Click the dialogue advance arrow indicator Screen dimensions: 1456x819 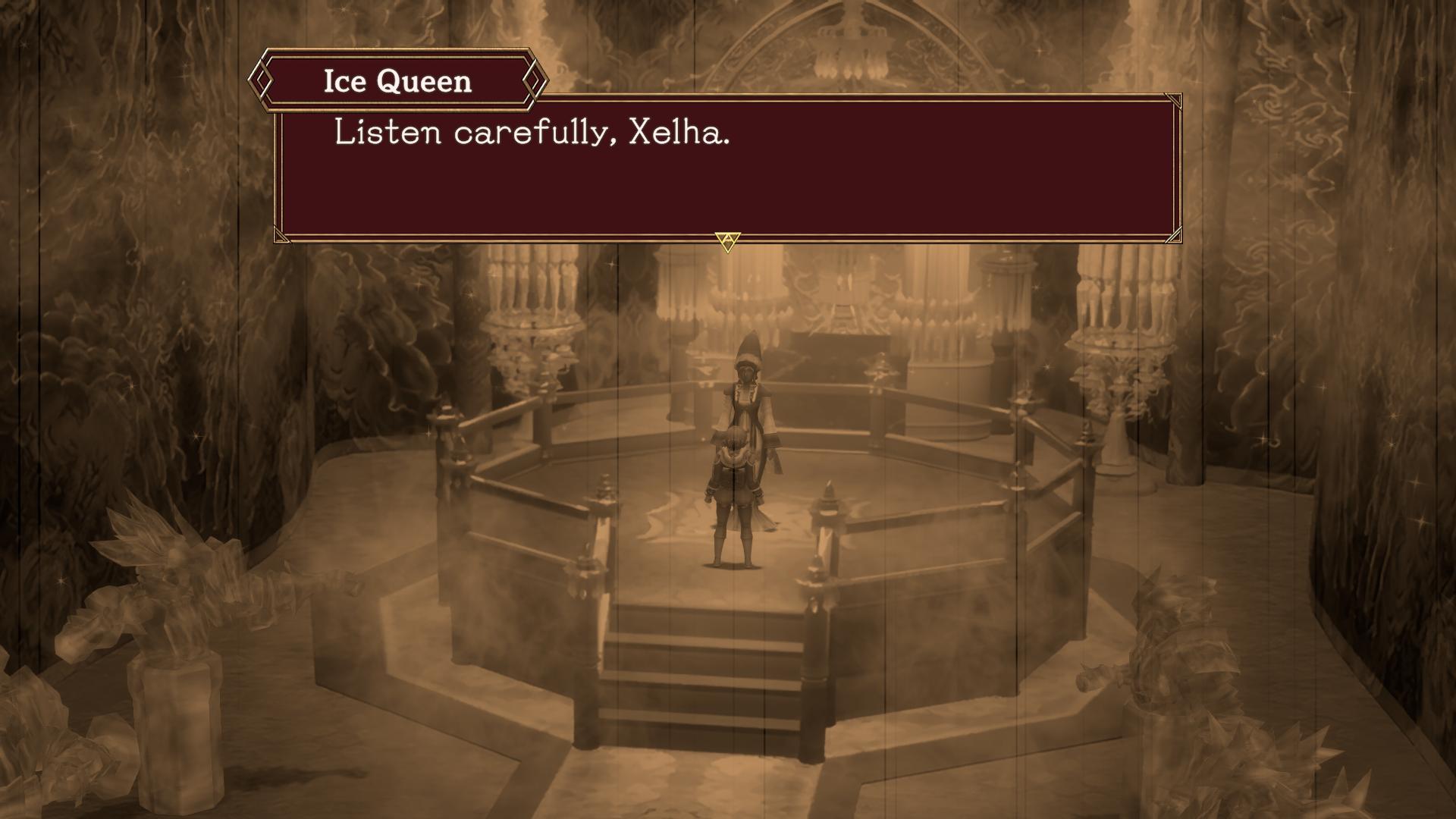[x=727, y=241]
